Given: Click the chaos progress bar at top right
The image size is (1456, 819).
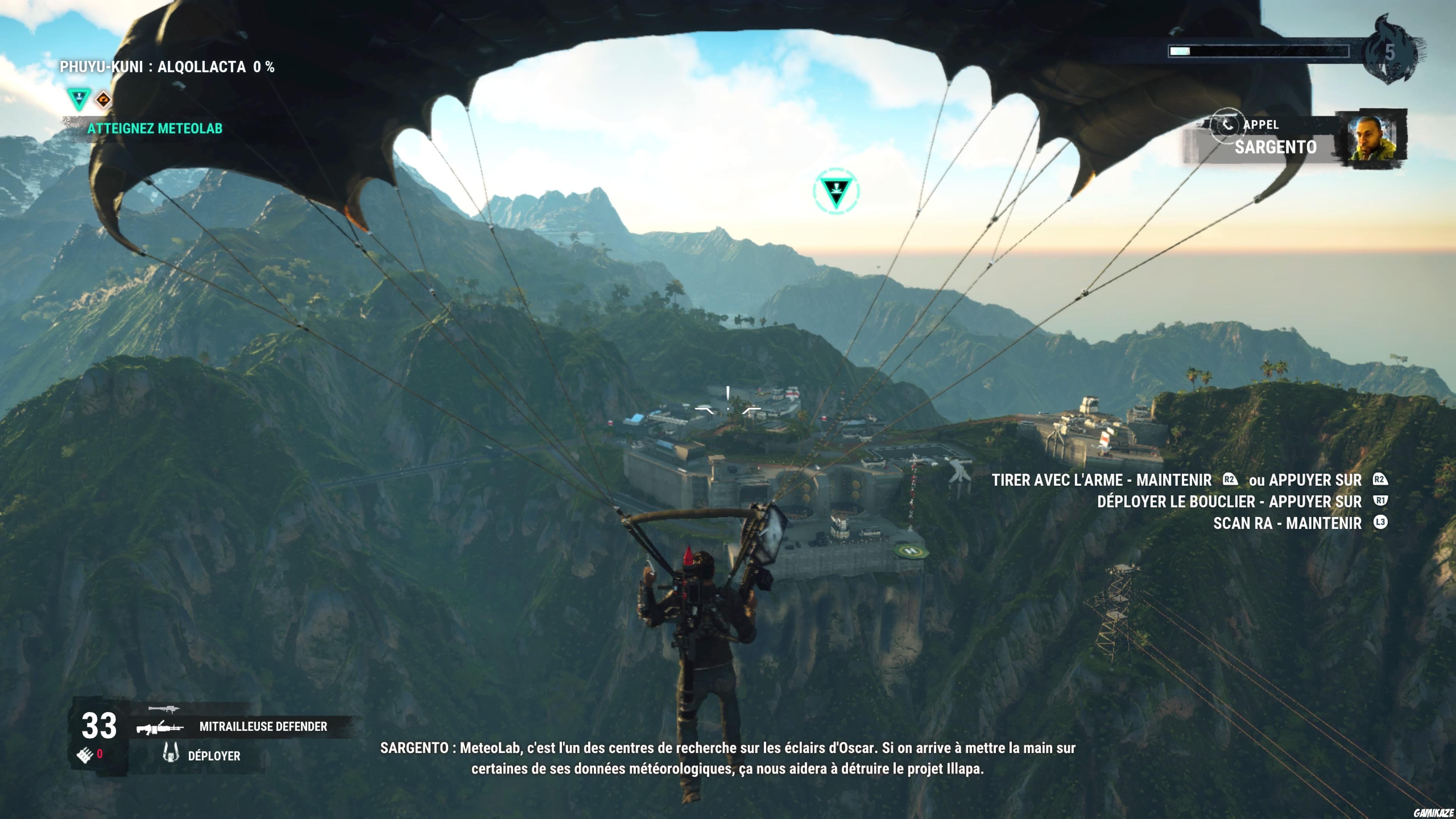Looking at the screenshot, I should (x=1258, y=52).
